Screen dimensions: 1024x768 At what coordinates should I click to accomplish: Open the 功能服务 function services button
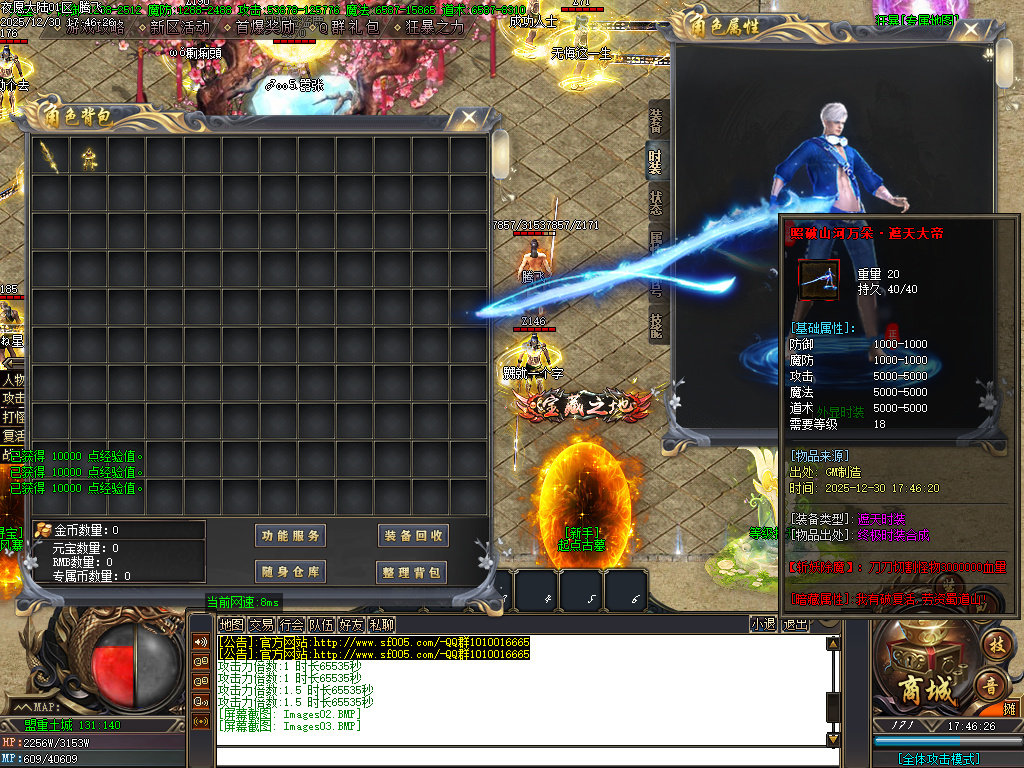(291, 536)
